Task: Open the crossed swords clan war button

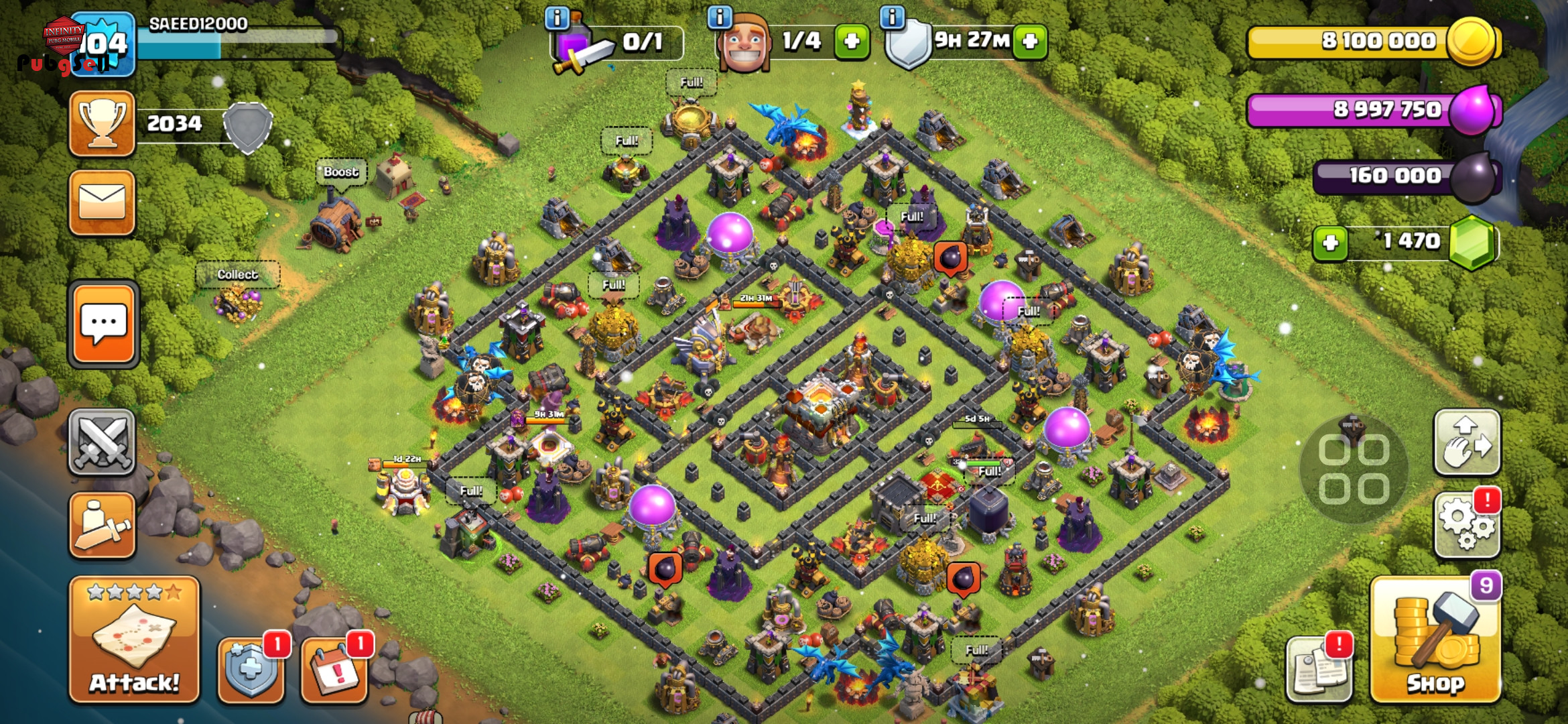Action: tap(102, 442)
